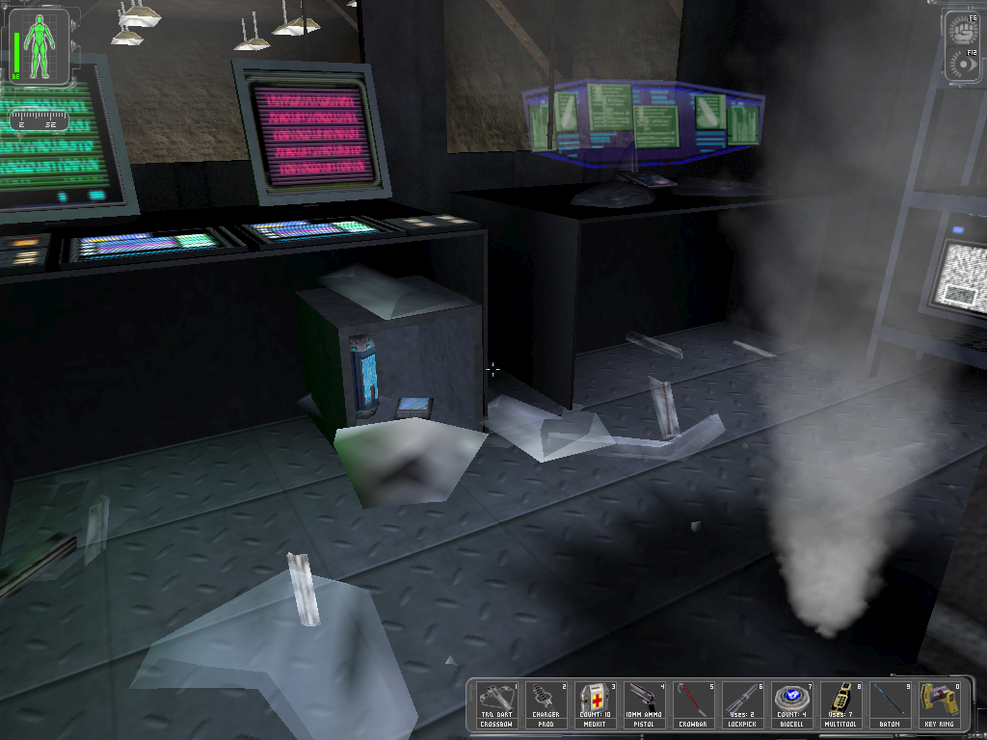Equip the prod from the toolbelt
987x740 pixels.
click(x=546, y=703)
